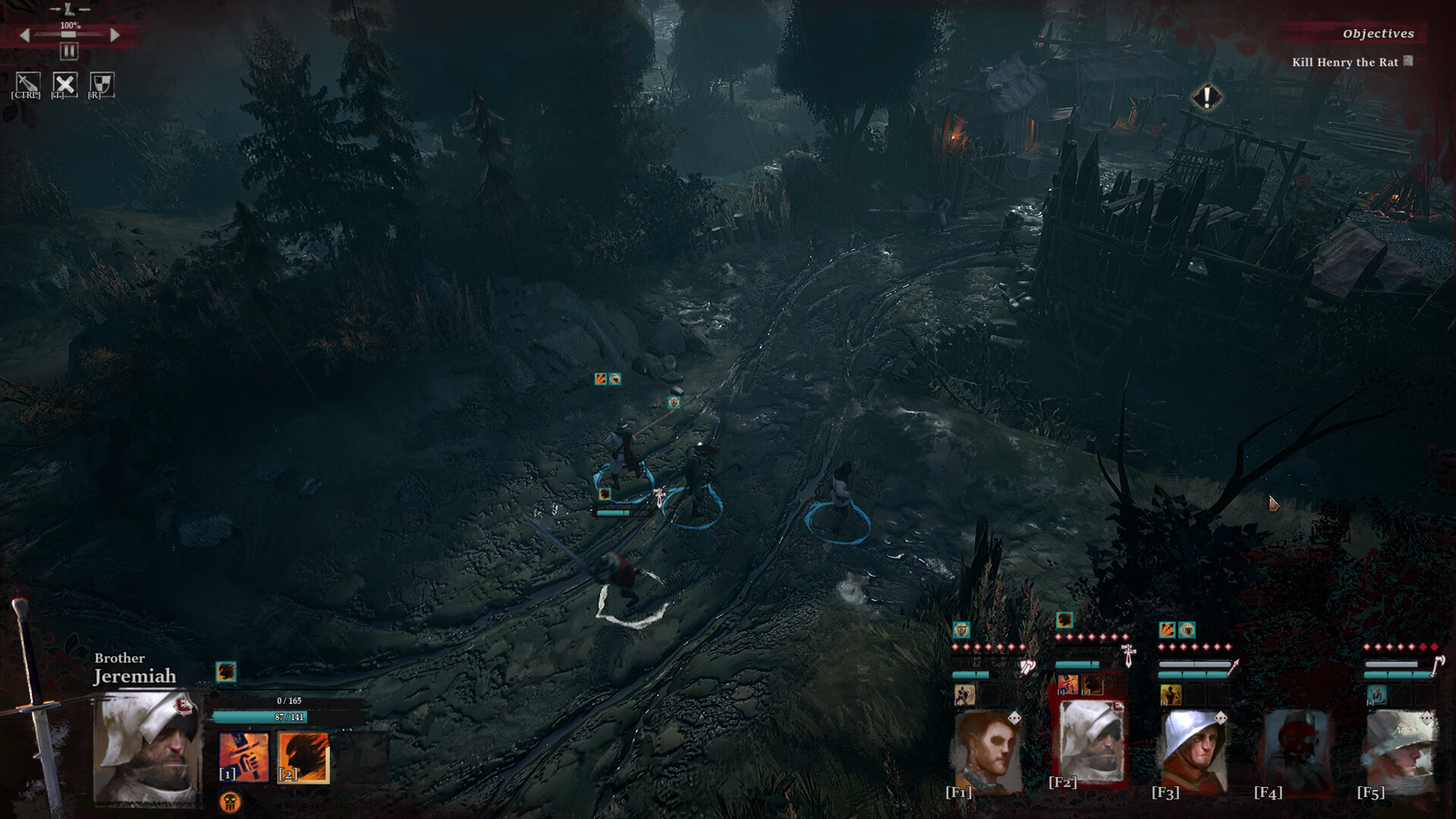Click the flaming head status icon above Jeremiah's bars
1456x819 pixels.
tap(226, 672)
